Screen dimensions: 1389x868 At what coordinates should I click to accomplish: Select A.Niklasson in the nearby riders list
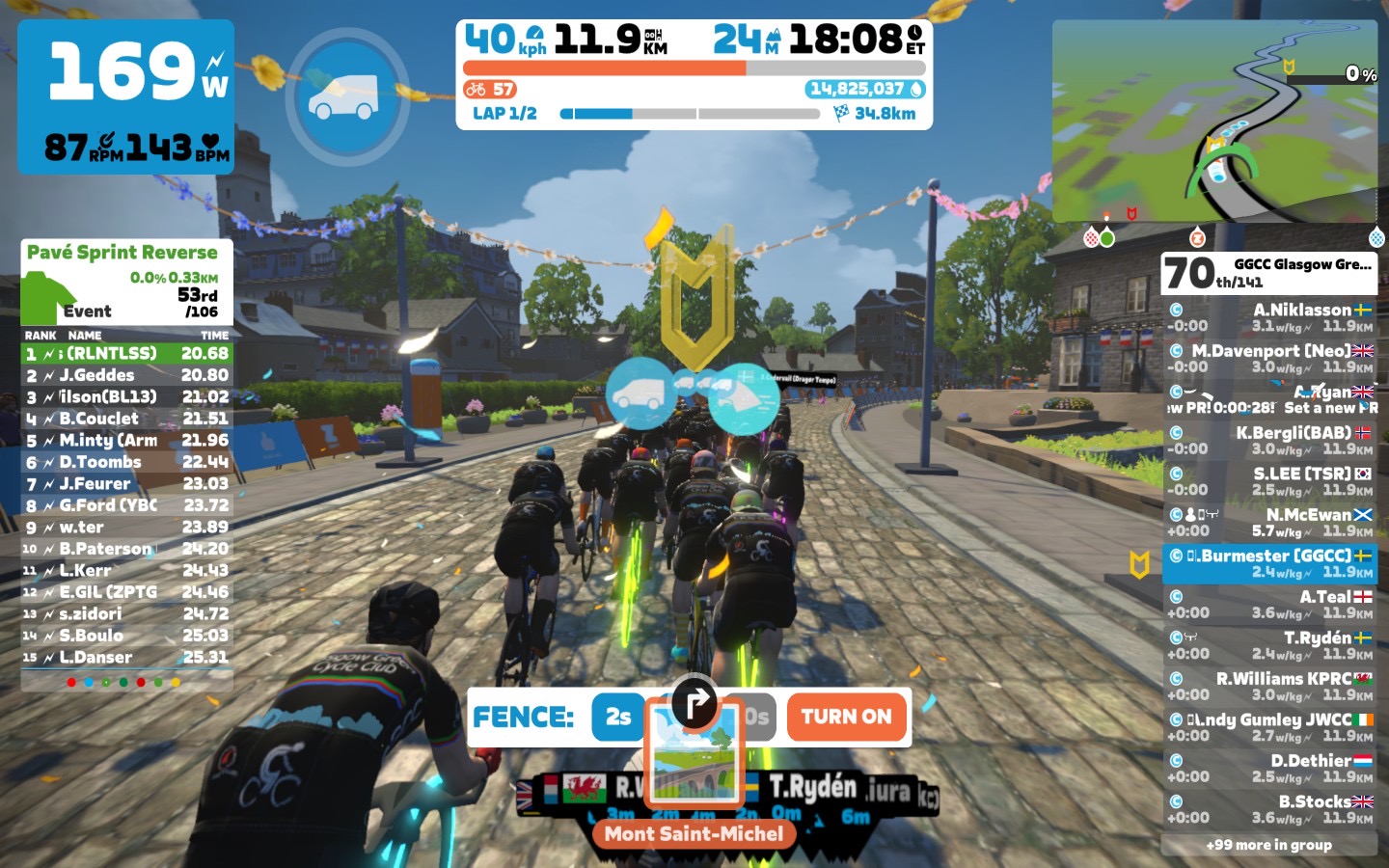[x=1269, y=317]
